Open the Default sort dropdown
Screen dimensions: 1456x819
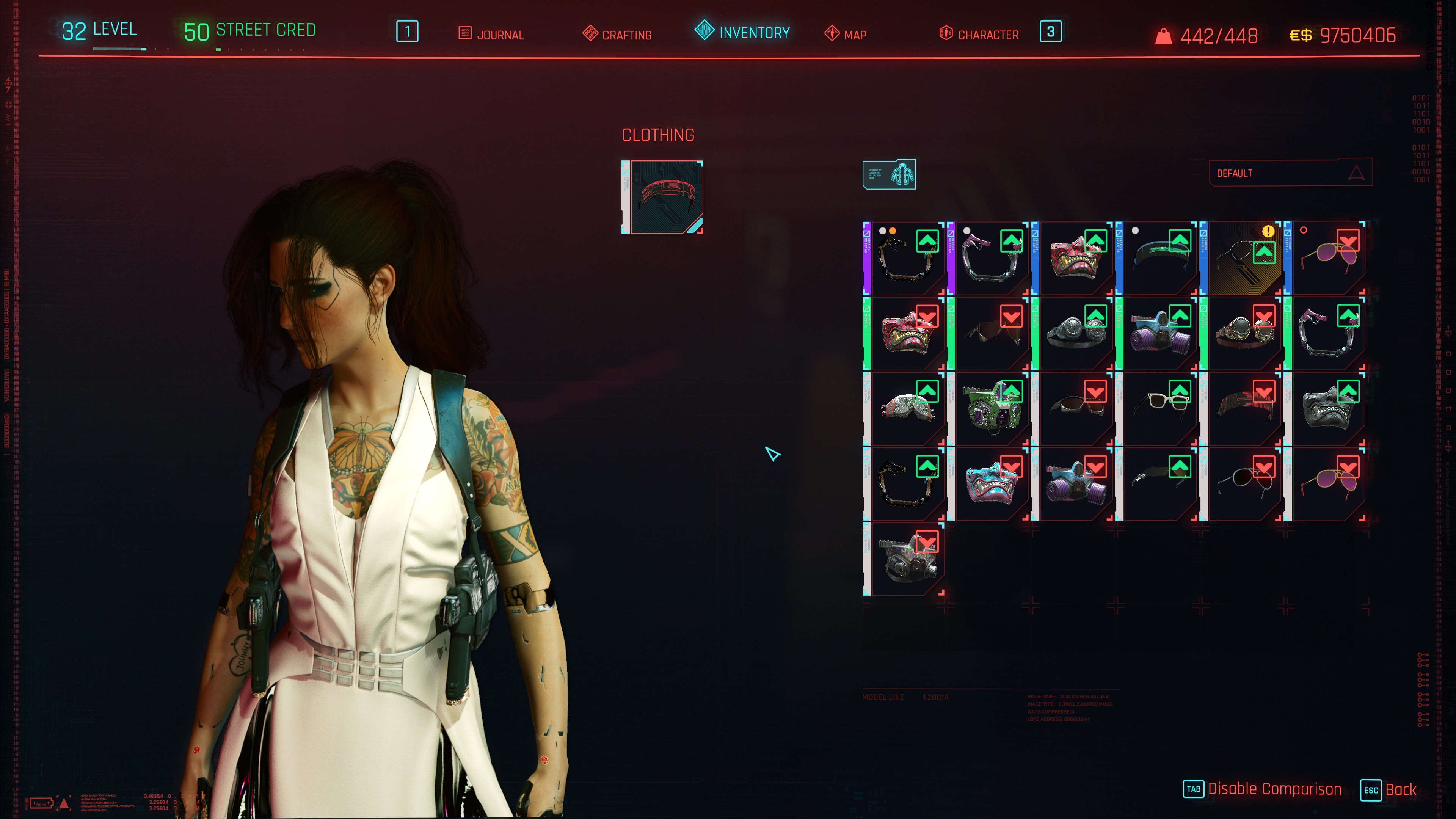pos(1290,173)
